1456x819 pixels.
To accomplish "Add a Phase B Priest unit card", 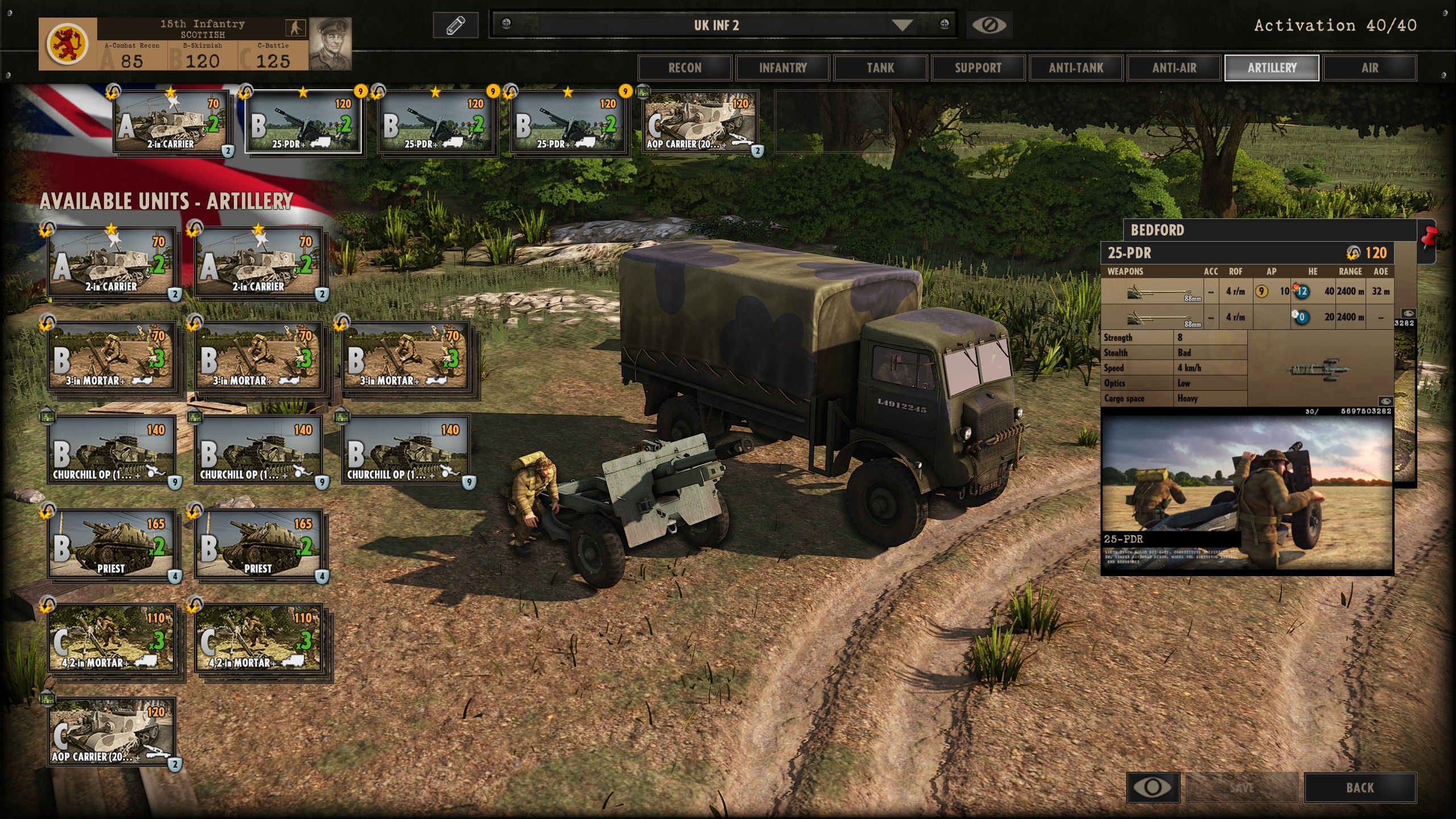I will 111,544.
